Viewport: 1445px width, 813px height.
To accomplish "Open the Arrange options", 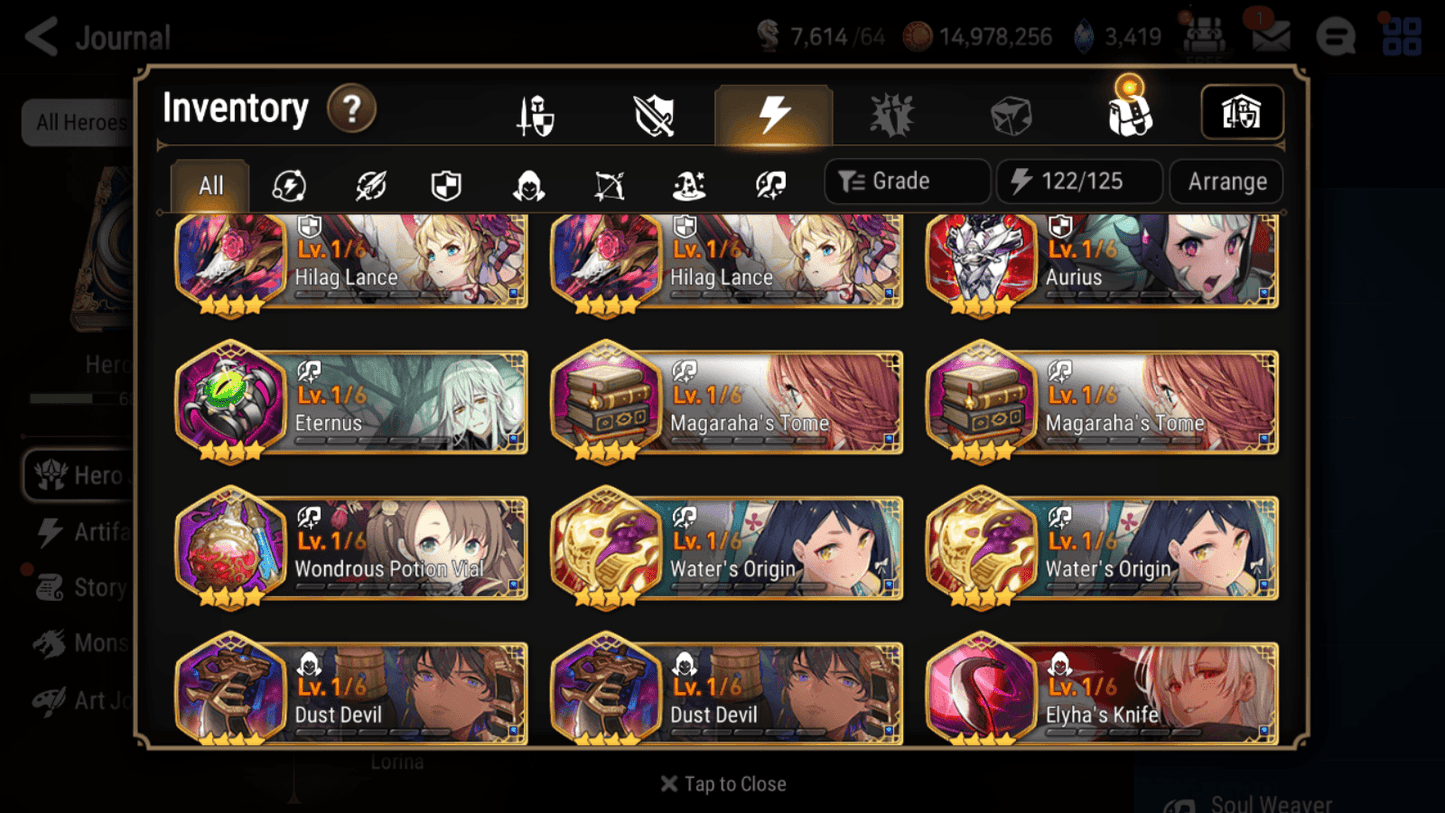I will point(1226,181).
